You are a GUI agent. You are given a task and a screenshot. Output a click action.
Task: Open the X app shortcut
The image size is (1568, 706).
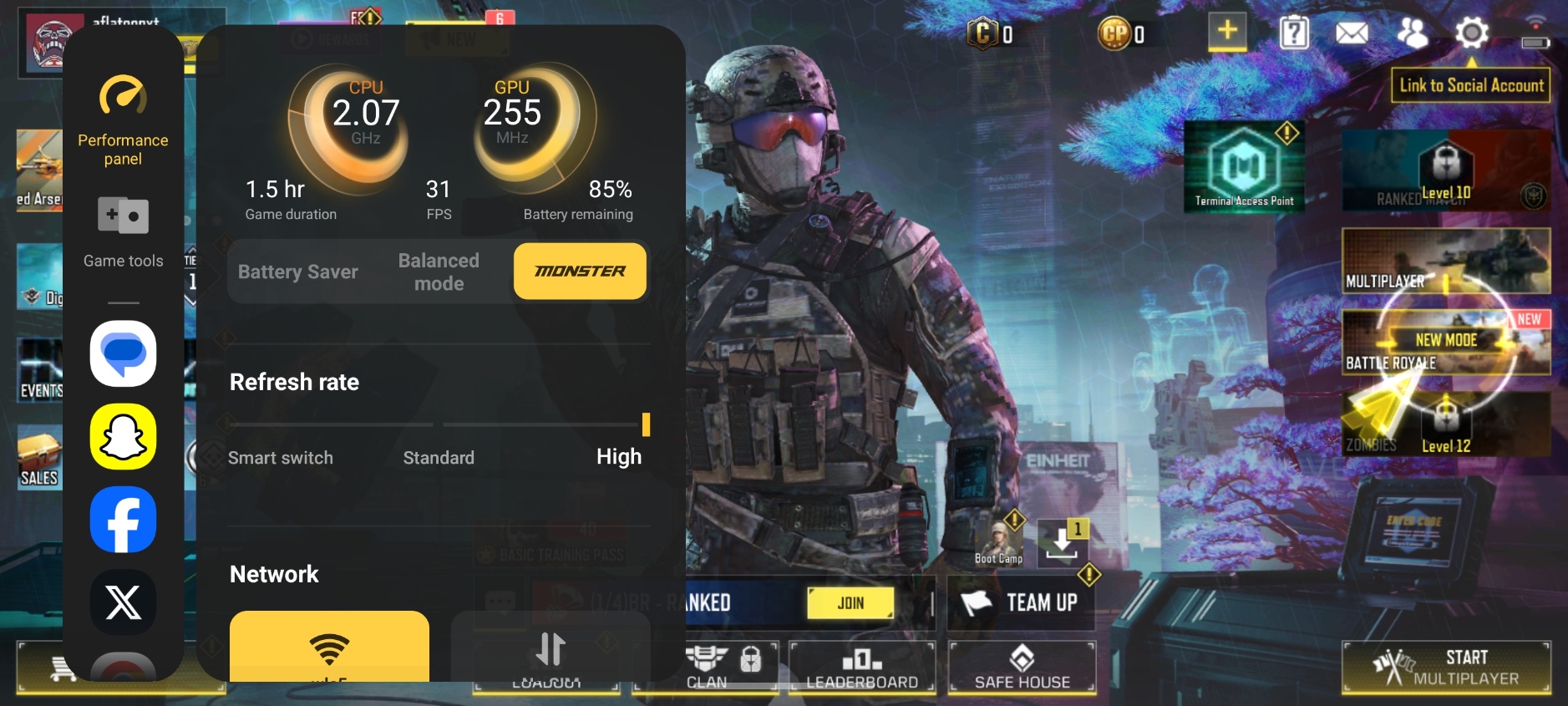(x=123, y=602)
